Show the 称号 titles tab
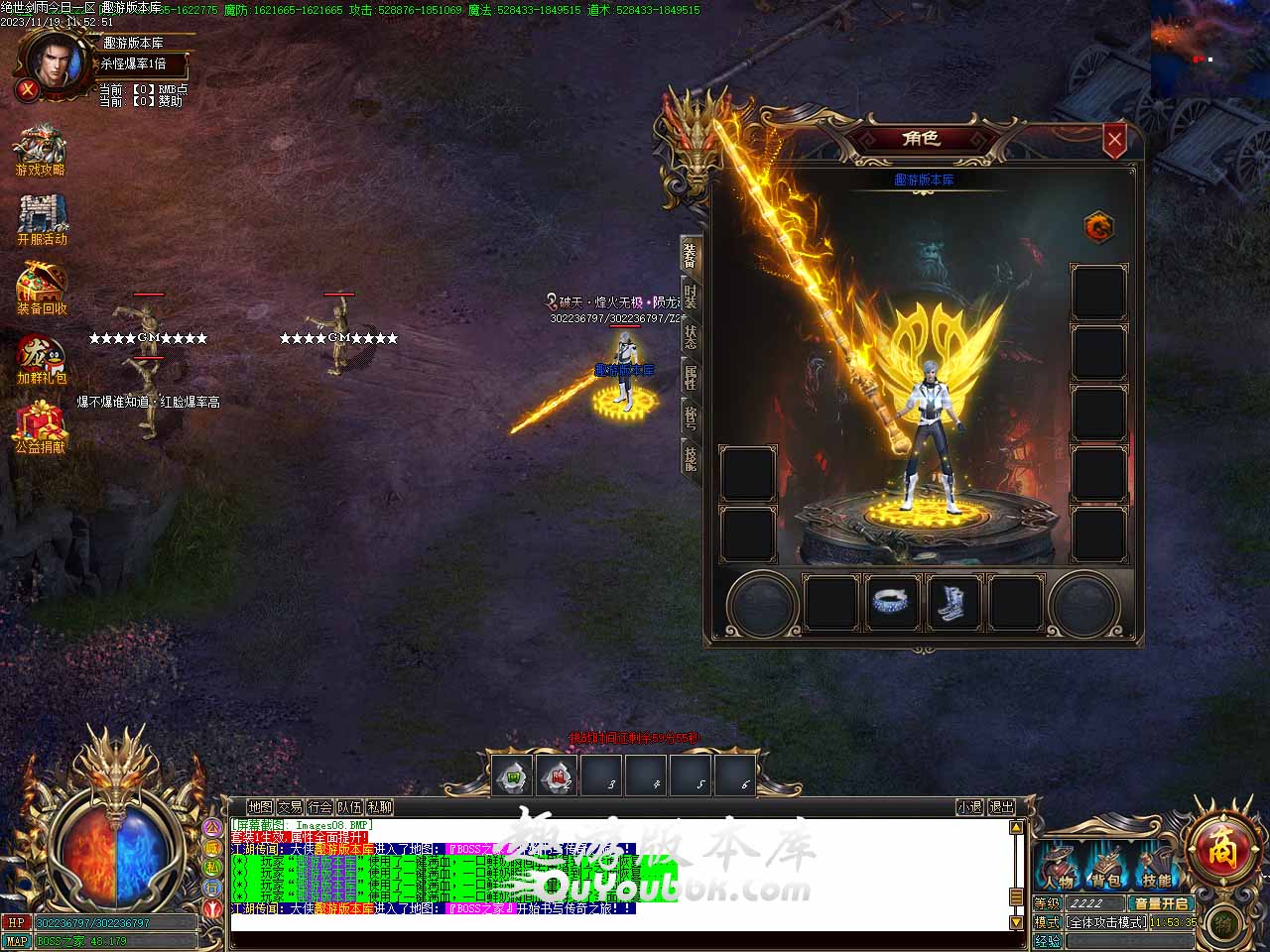The height and width of the screenshot is (952, 1270). coord(691,417)
